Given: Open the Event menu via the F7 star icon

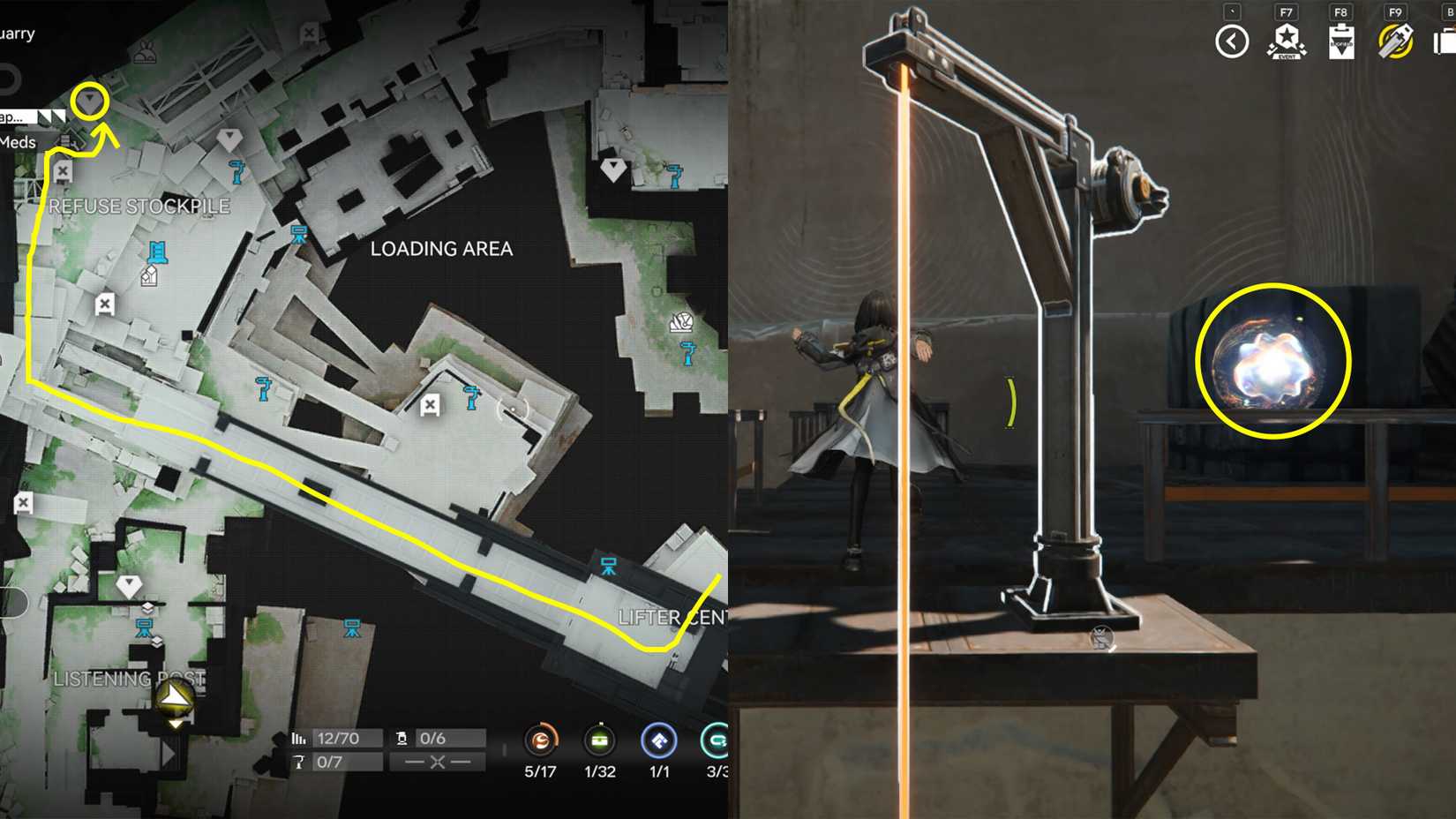Looking at the screenshot, I should (1287, 40).
